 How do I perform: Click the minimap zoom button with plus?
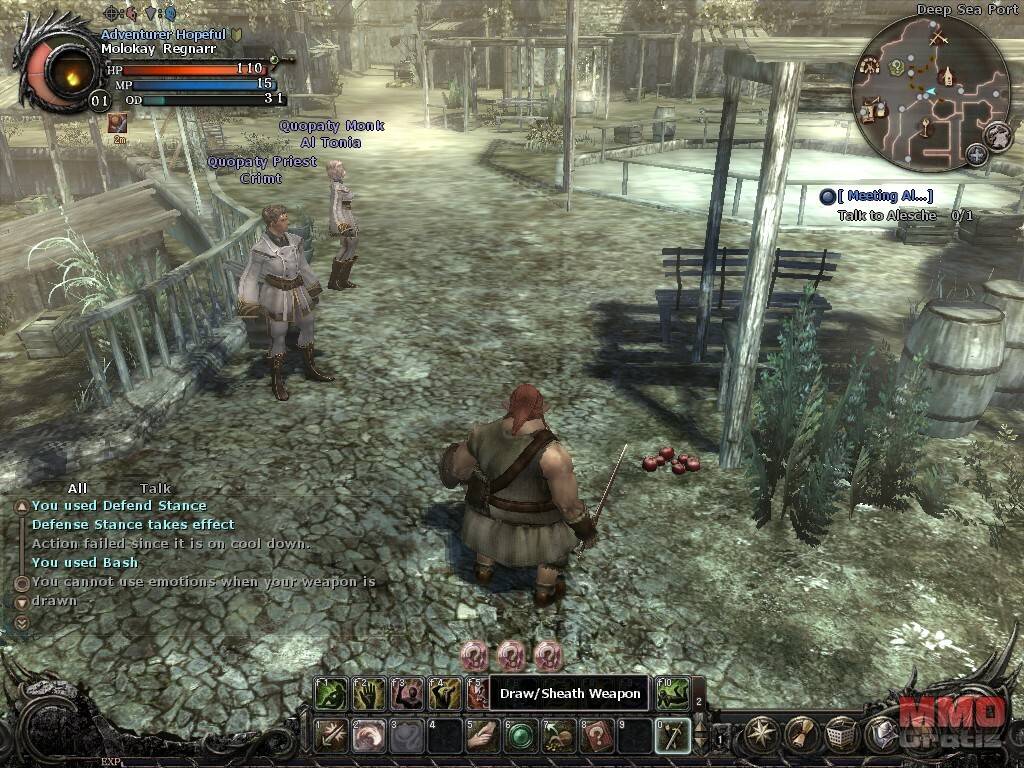coord(976,155)
